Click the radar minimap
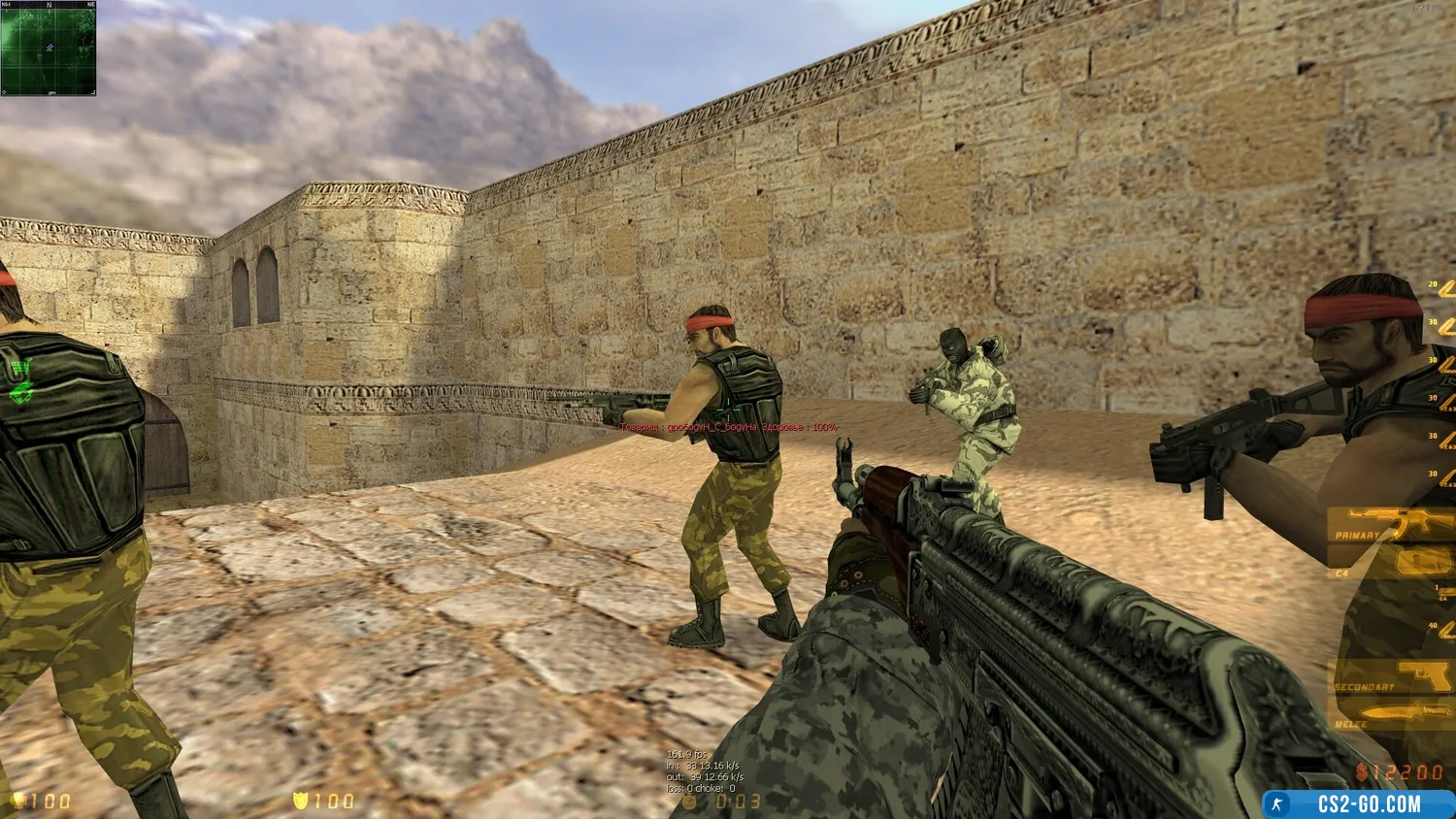 pos(48,48)
